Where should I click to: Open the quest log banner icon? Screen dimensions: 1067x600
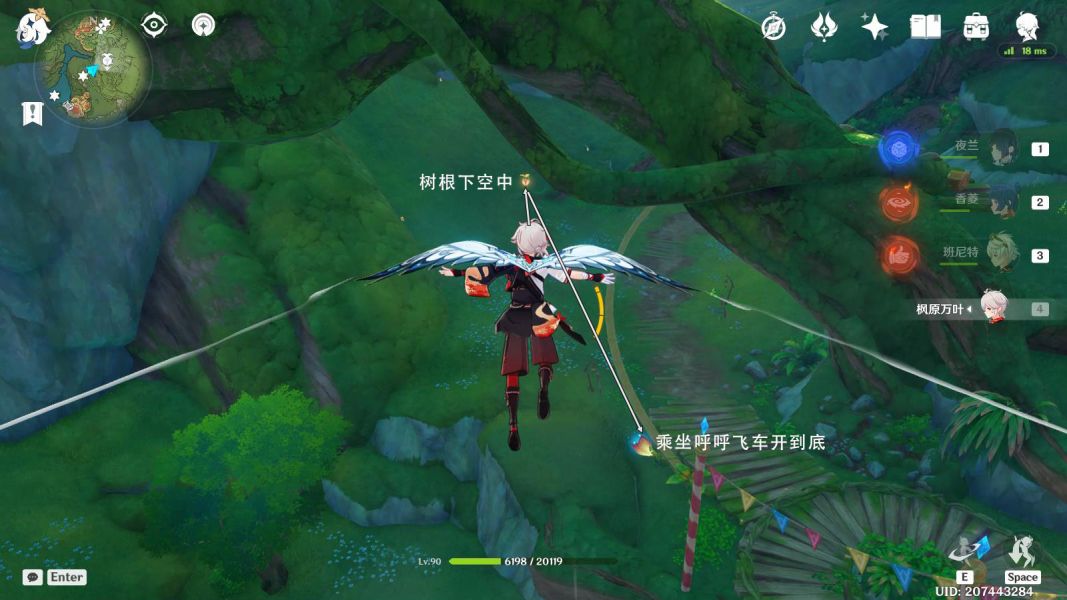(32, 114)
